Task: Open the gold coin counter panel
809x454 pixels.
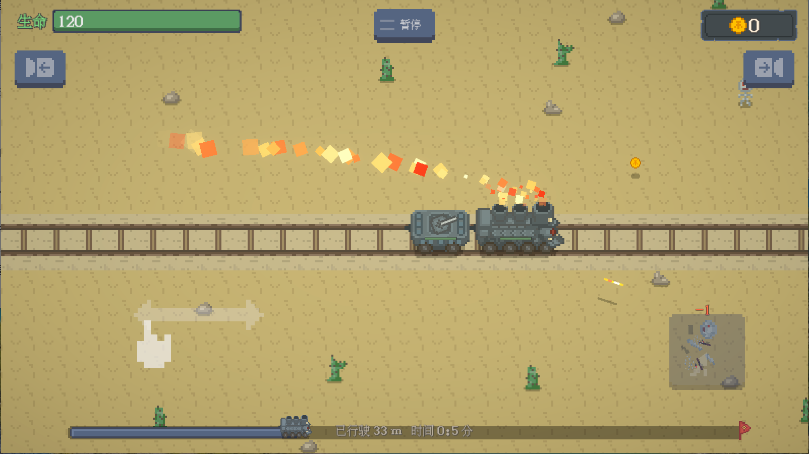Action: coord(749,26)
